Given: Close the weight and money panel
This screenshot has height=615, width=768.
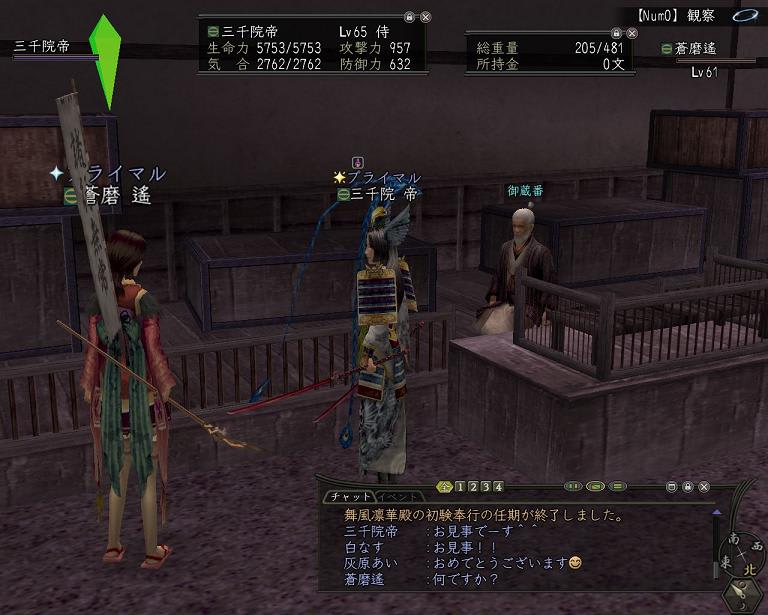Looking at the screenshot, I should 632,34.
